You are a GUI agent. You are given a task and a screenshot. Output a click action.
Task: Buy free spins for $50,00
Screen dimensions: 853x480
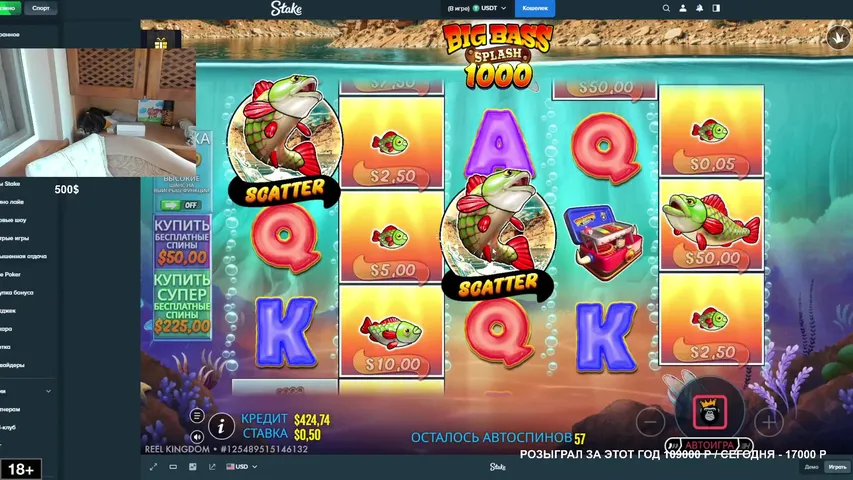181,240
